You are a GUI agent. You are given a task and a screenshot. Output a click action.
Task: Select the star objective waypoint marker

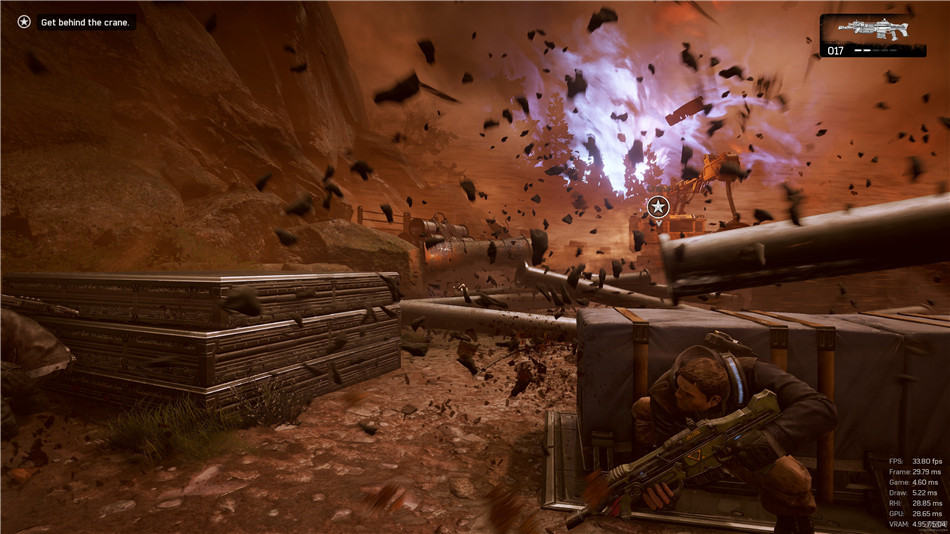(x=658, y=207)
